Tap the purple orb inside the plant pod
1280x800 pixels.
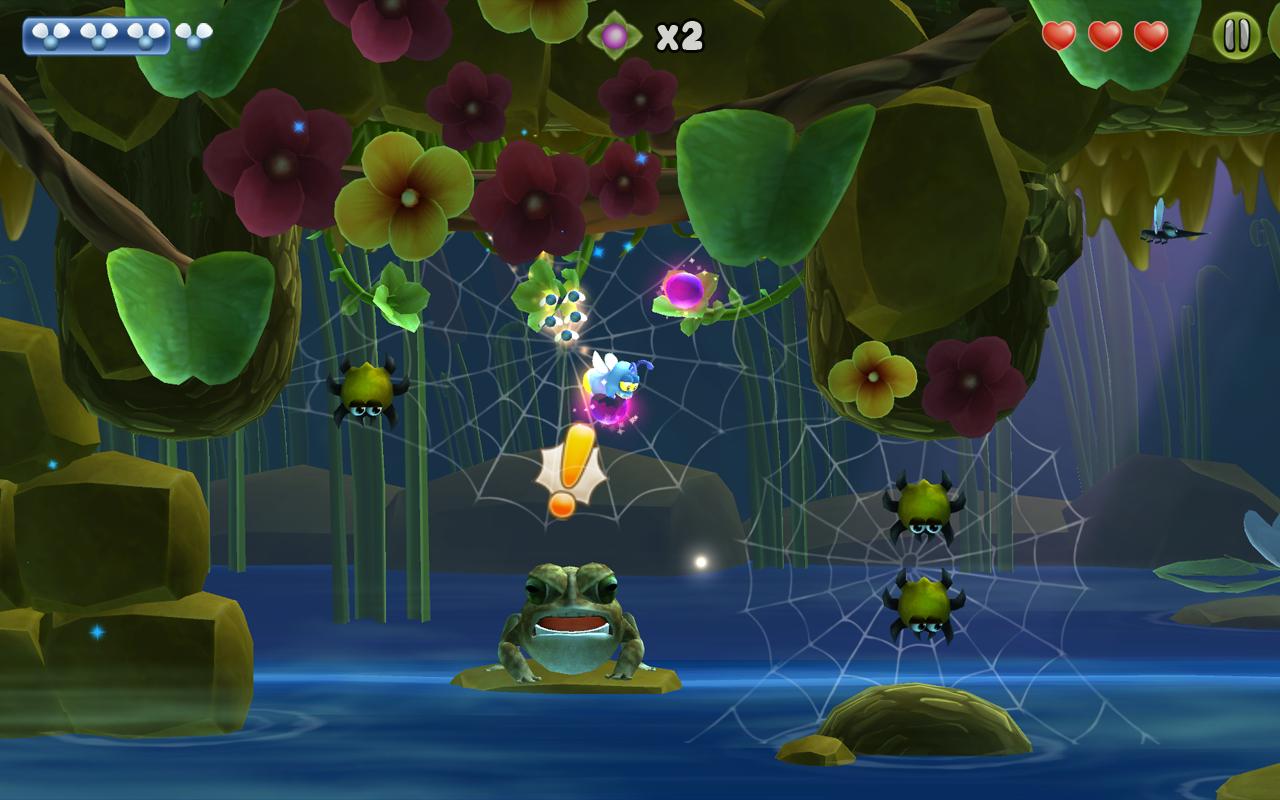[684, 292]
